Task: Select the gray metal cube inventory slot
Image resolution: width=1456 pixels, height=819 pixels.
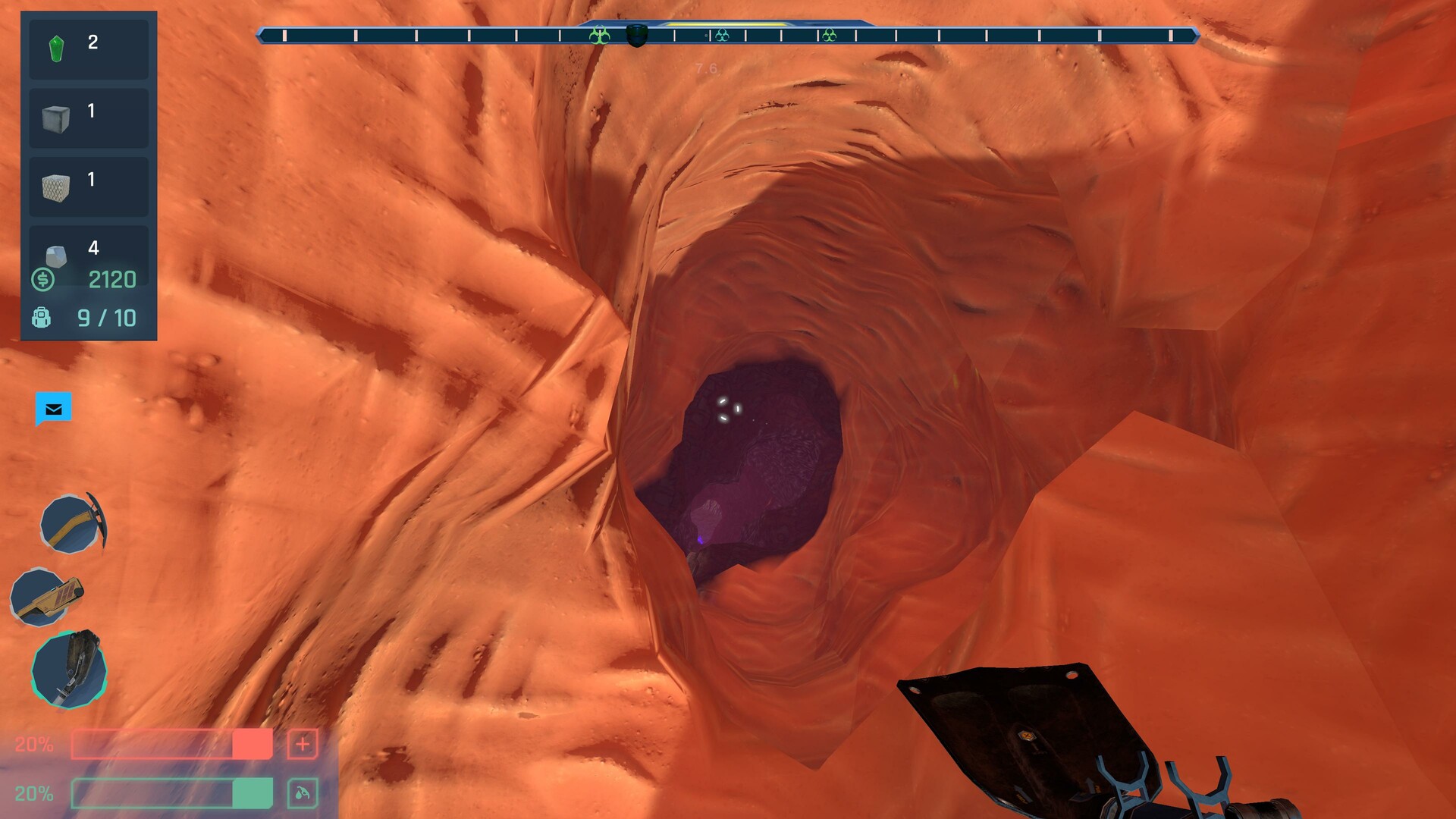Action: point(88,118)
